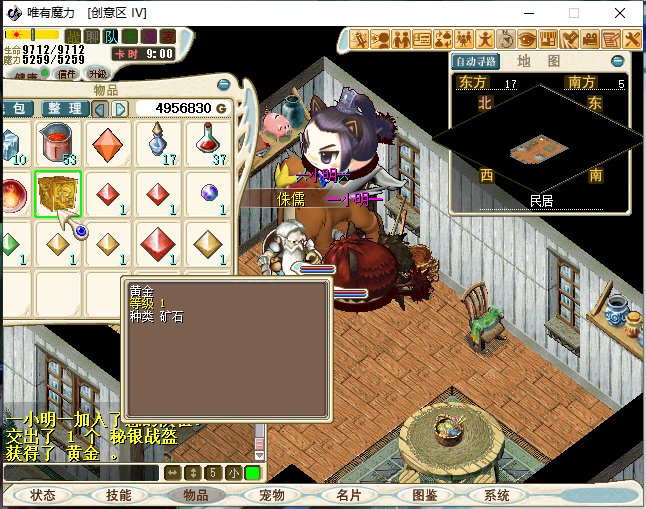Open the 系统 system menu

tap(497, 495)
